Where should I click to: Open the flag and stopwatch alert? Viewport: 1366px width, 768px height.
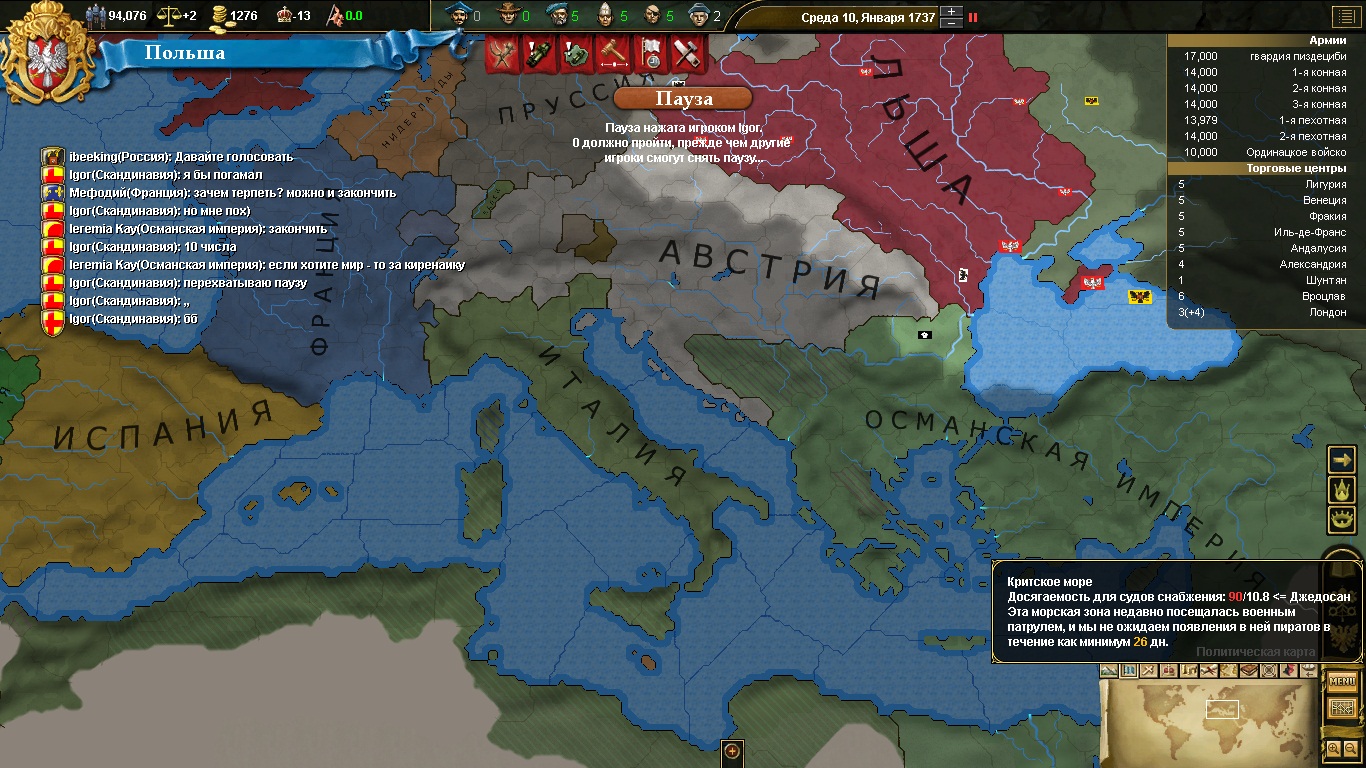point(650,53)
